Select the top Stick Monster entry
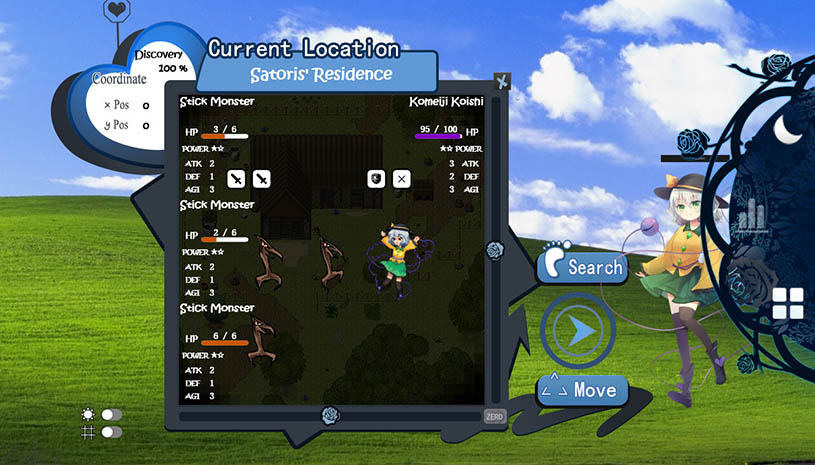 pos(217,101)
